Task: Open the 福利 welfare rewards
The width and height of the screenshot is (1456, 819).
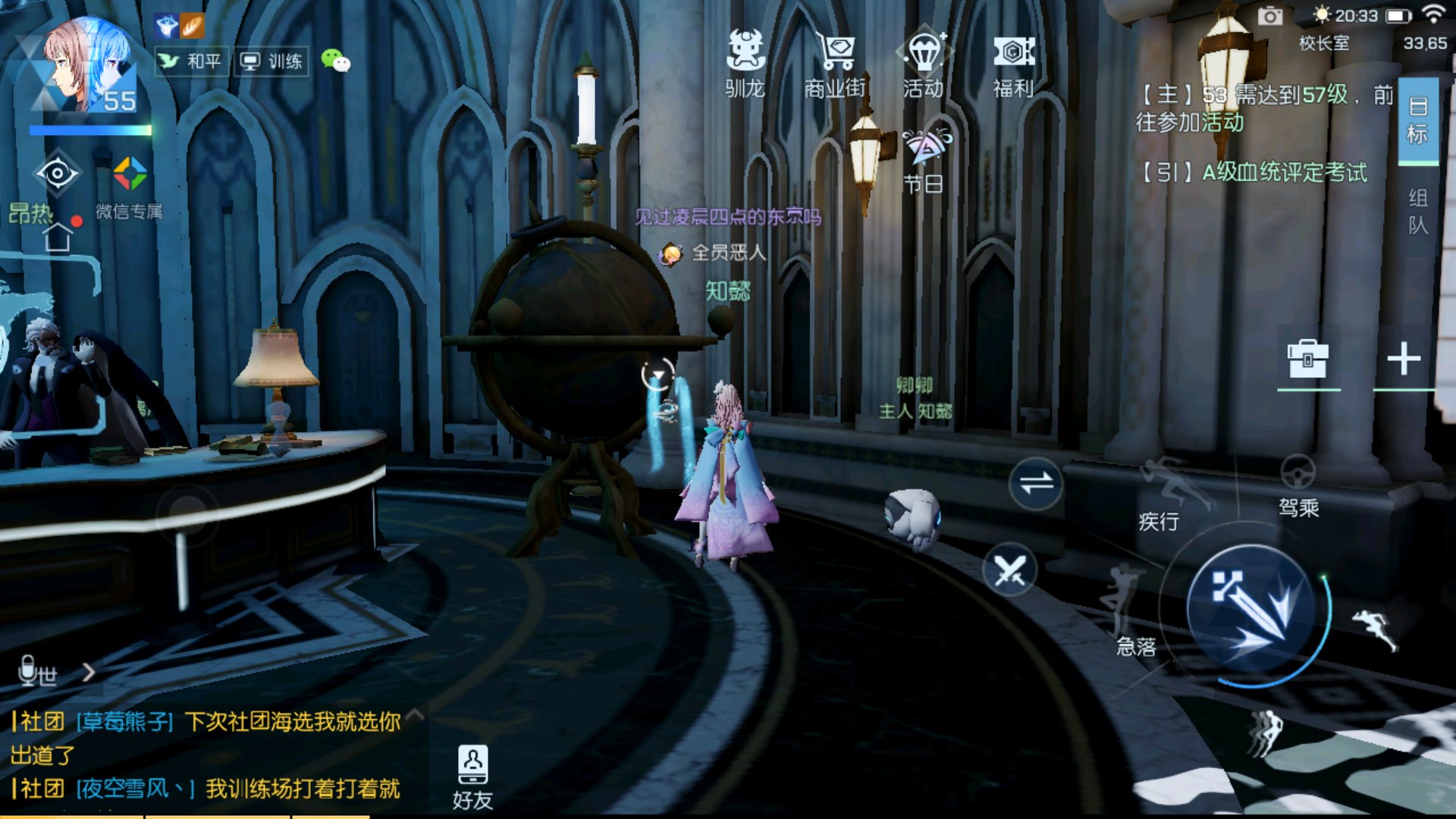Action: click(1013, 64)
